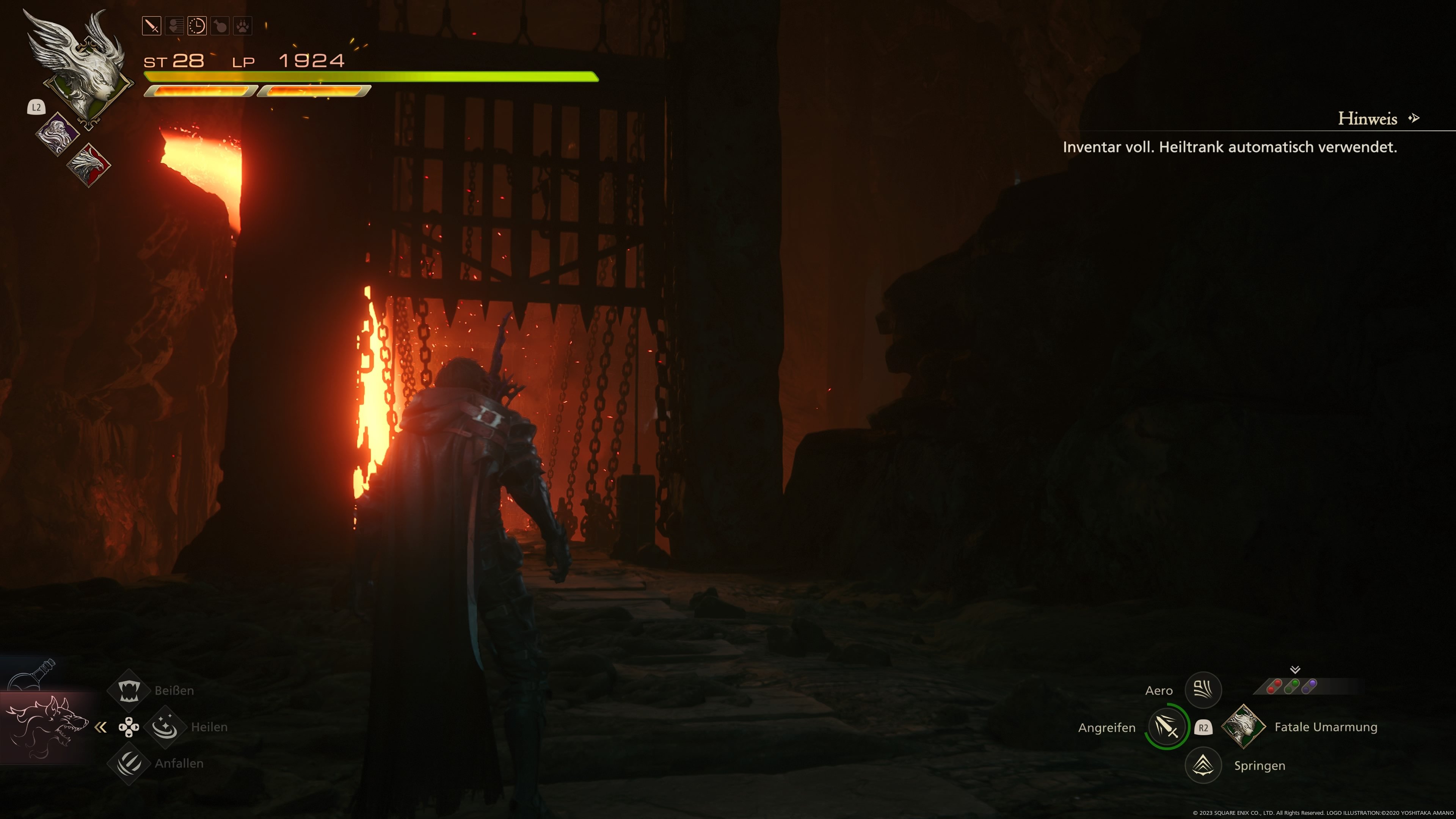This screenshot has width=1456, height=819.
Task: Cast the Aero spell
Action: [1203, 690]
